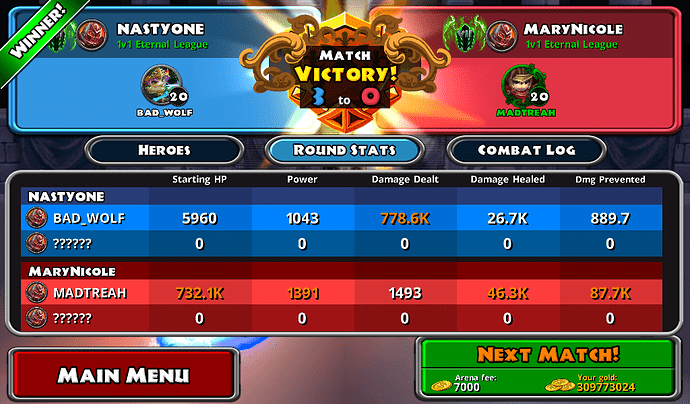Select the BAD_WOLF stats row
Viewport: 690px width, 404px height.
344,218
